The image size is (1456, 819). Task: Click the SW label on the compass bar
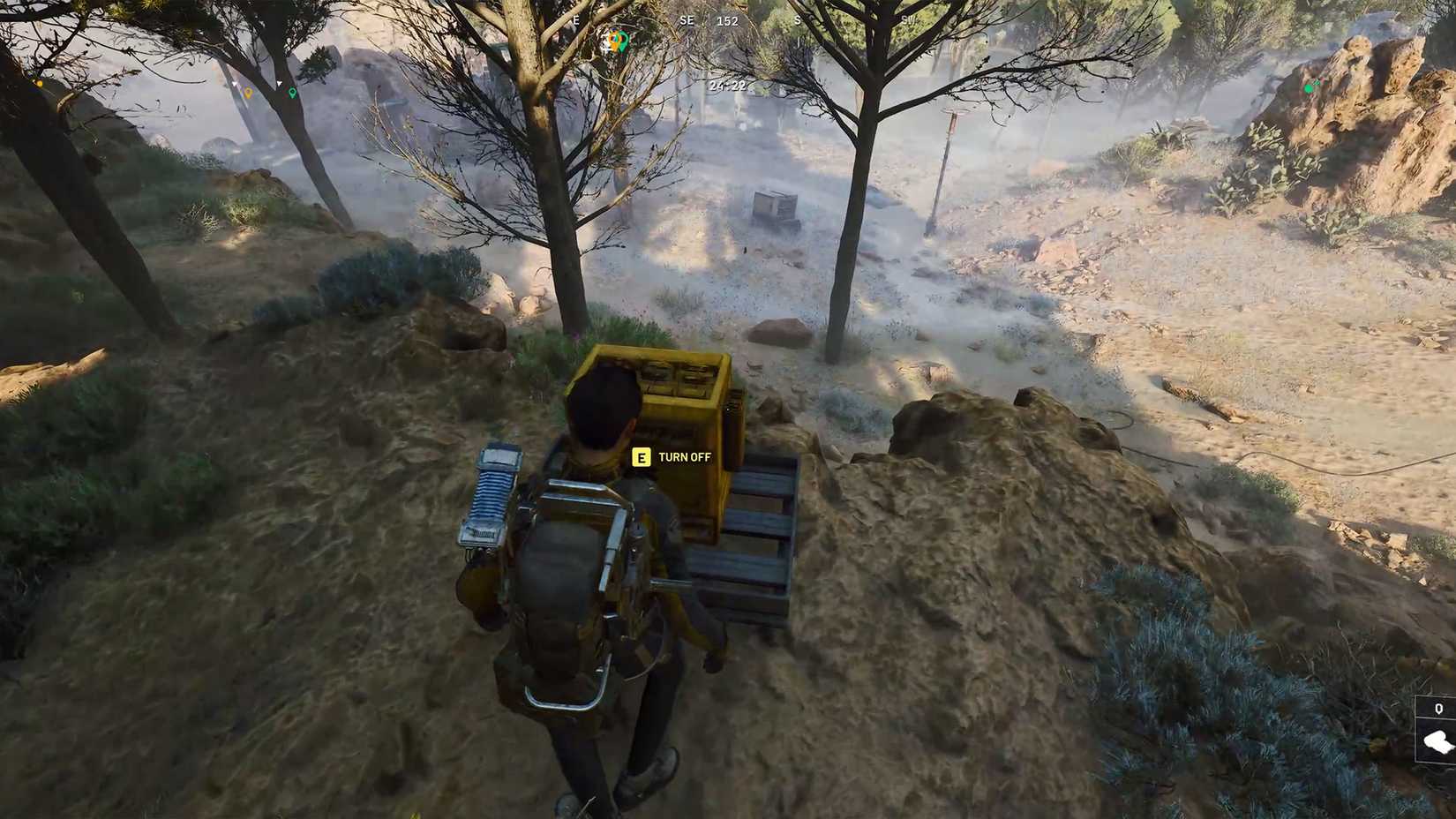coord(907,19)
